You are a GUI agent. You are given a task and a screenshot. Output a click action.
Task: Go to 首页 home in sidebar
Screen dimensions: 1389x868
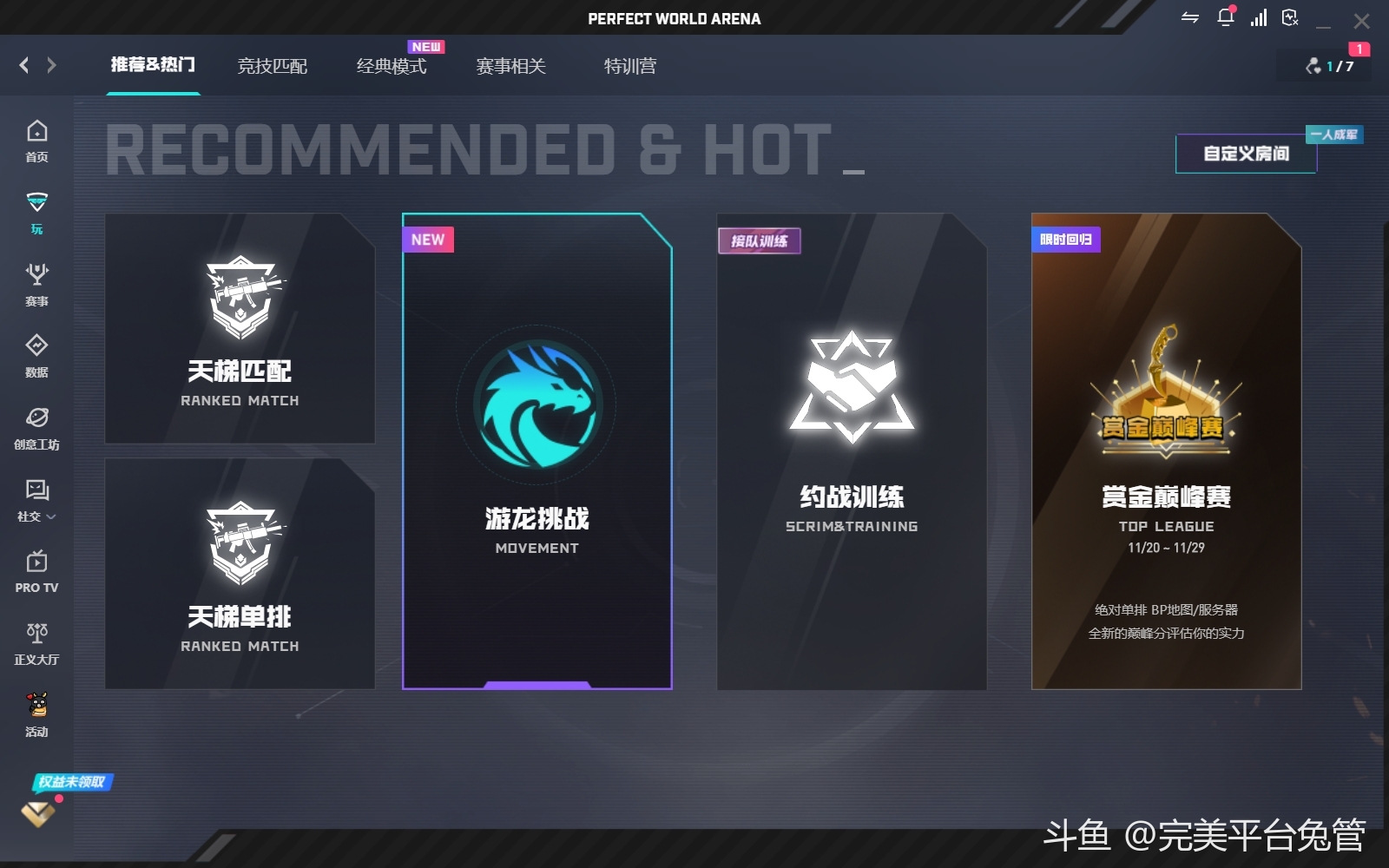point(36,141)
